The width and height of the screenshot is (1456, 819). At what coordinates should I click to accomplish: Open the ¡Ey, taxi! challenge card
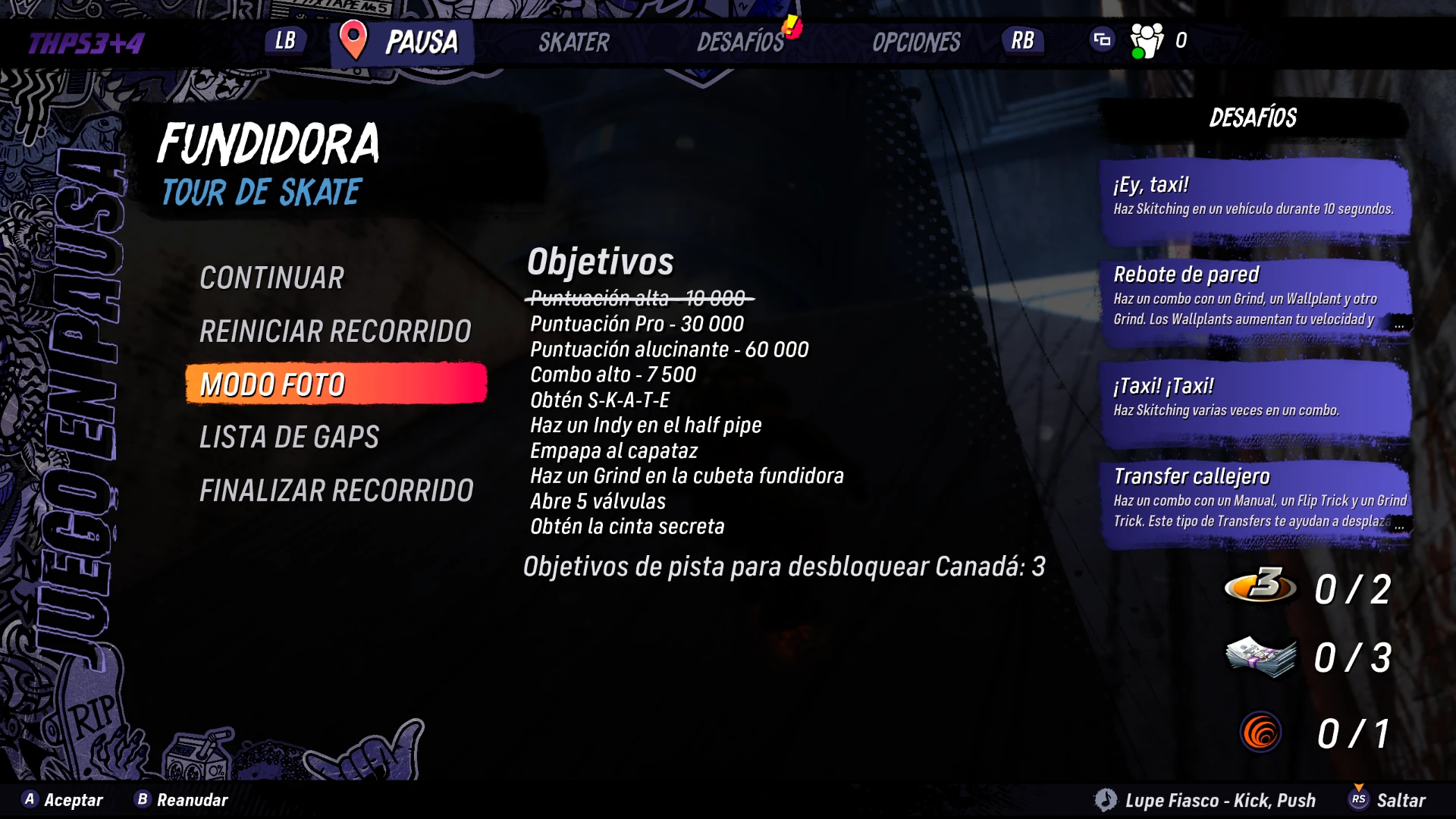1255,197
